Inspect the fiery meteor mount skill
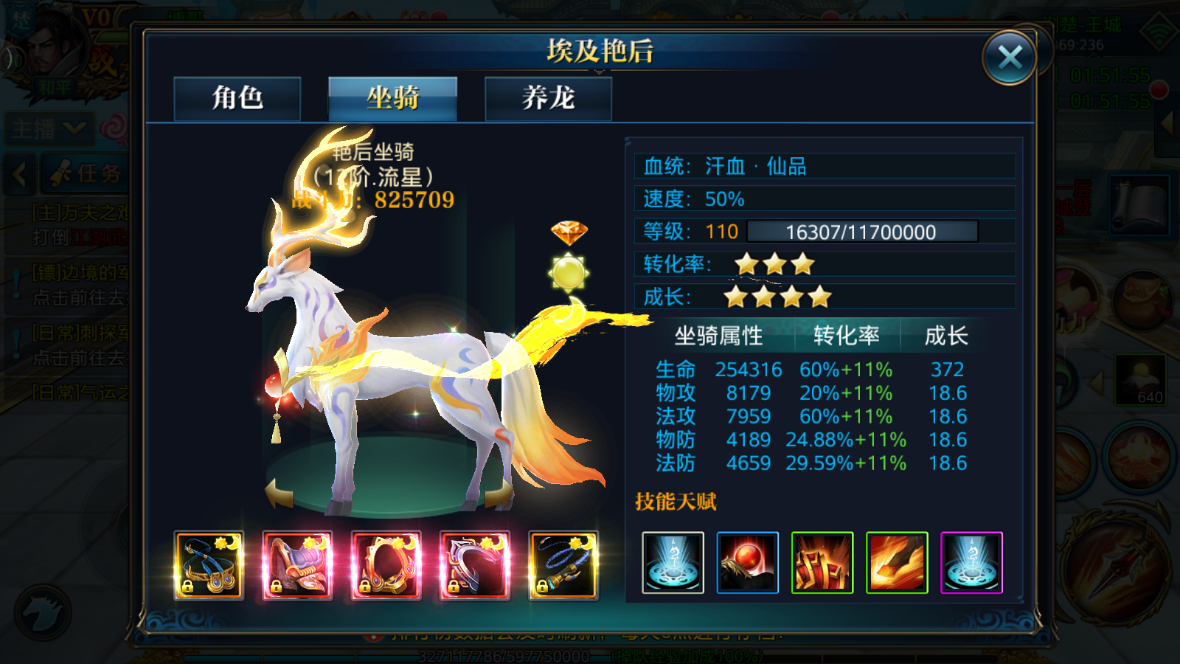The image size is (1180, 664). coord(897,563)
